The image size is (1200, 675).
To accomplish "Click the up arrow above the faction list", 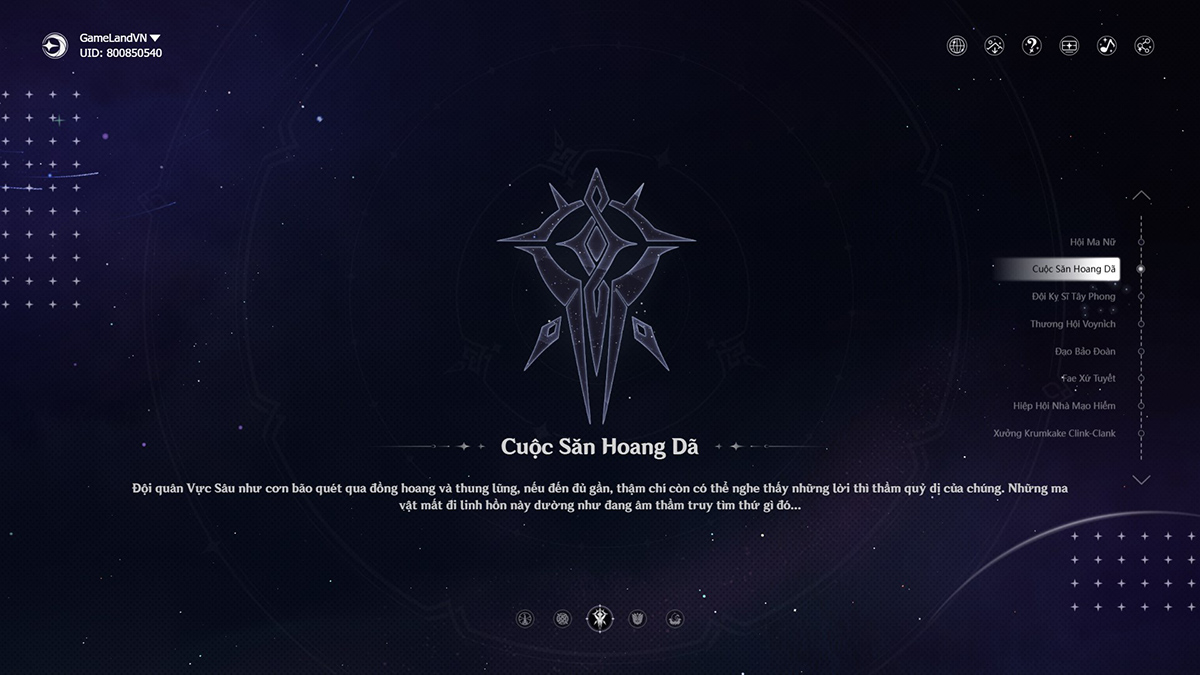I will (x=1141, y=196).
